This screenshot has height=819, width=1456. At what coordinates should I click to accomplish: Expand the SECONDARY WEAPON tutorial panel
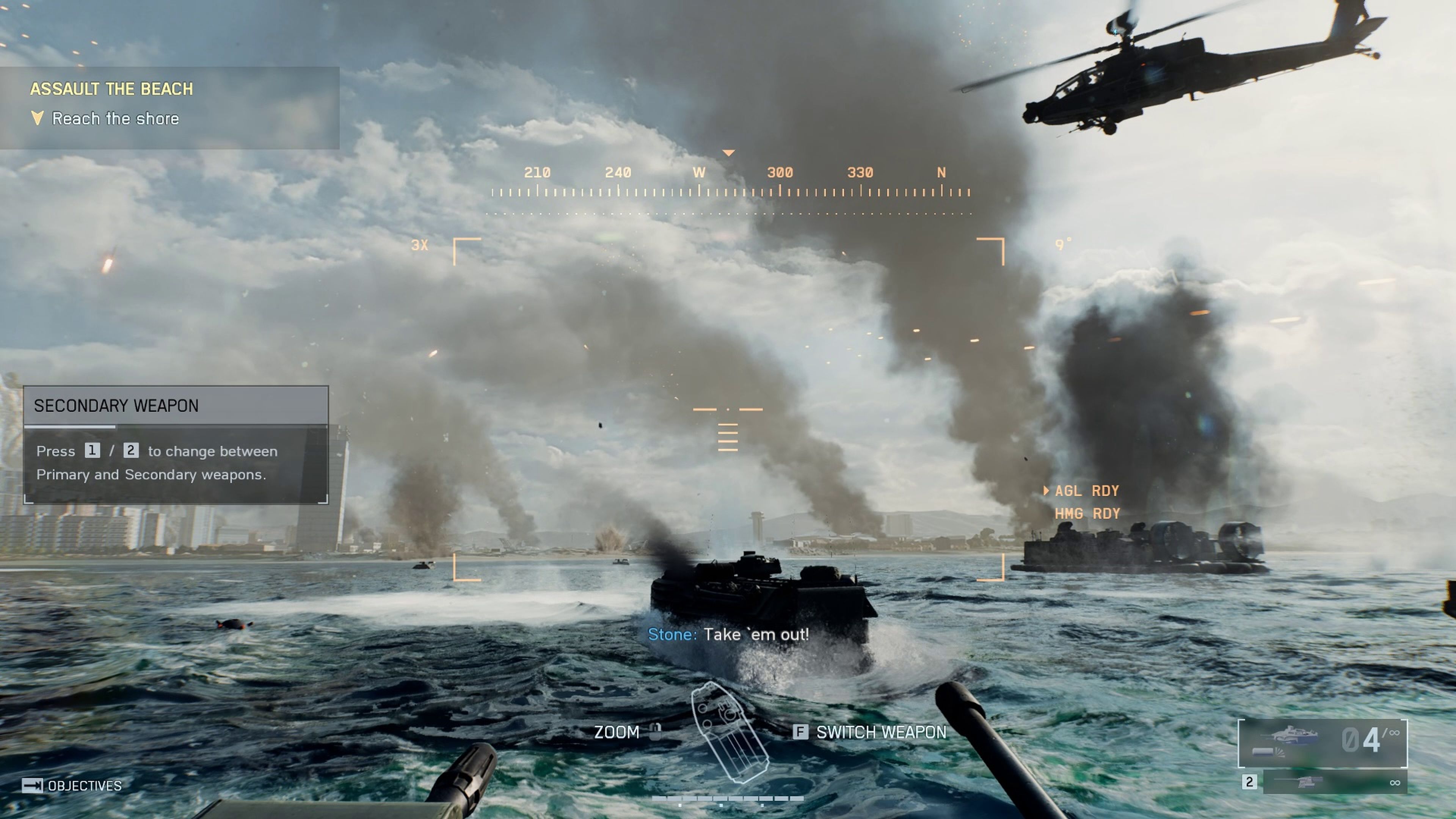click(x=116, y=405)
